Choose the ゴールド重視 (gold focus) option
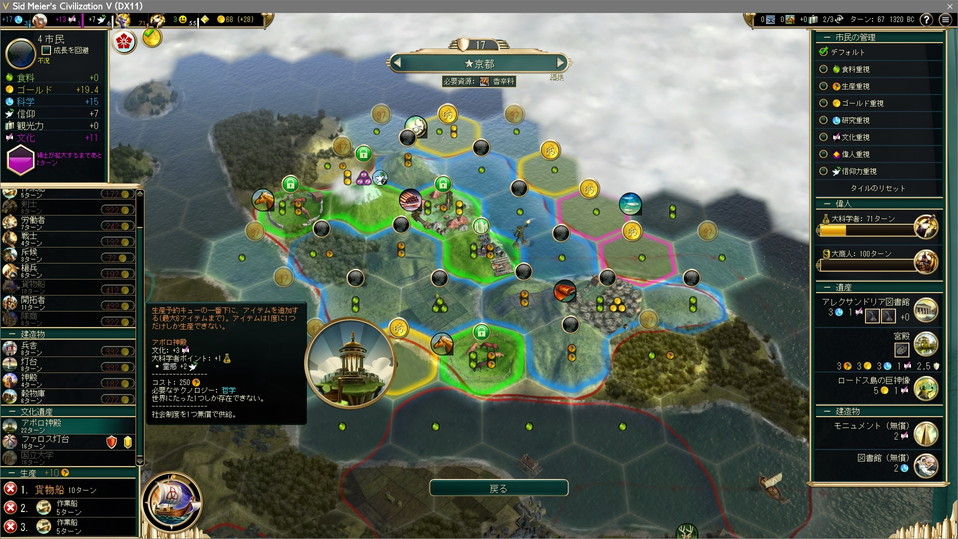The width and height of the screenshot is (958, 539). (823, 103)
